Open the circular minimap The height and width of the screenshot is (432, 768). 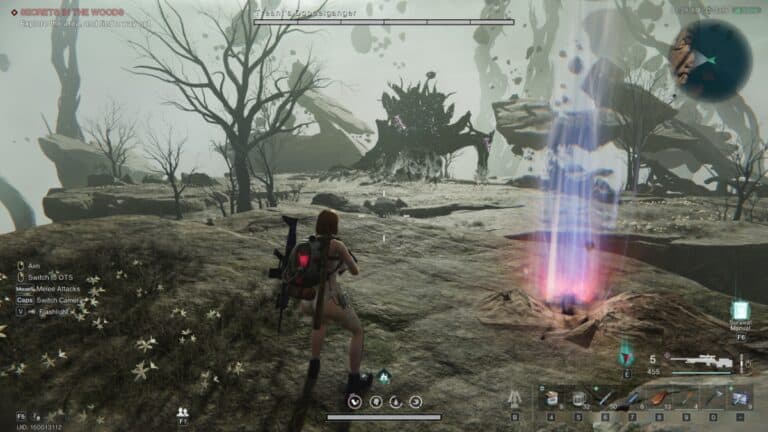pyautogui.click(x=711, y=60)
